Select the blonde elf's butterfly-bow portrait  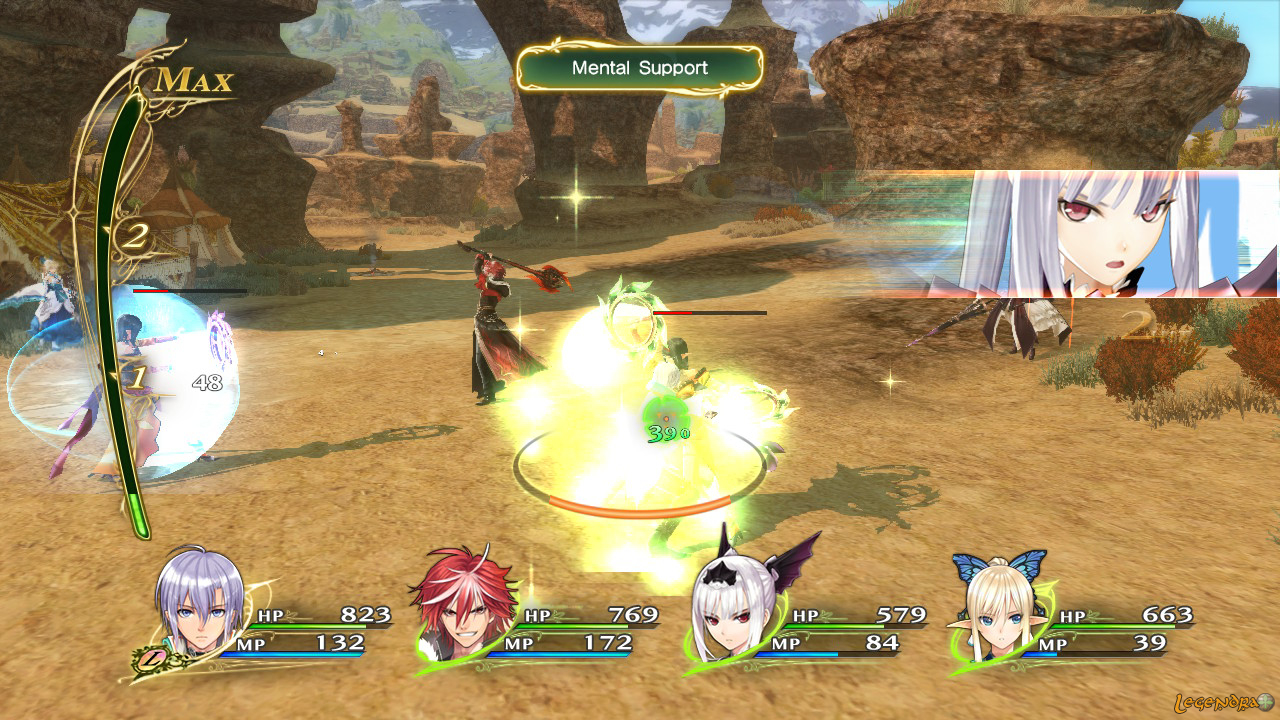click(x=1000, y=610)
